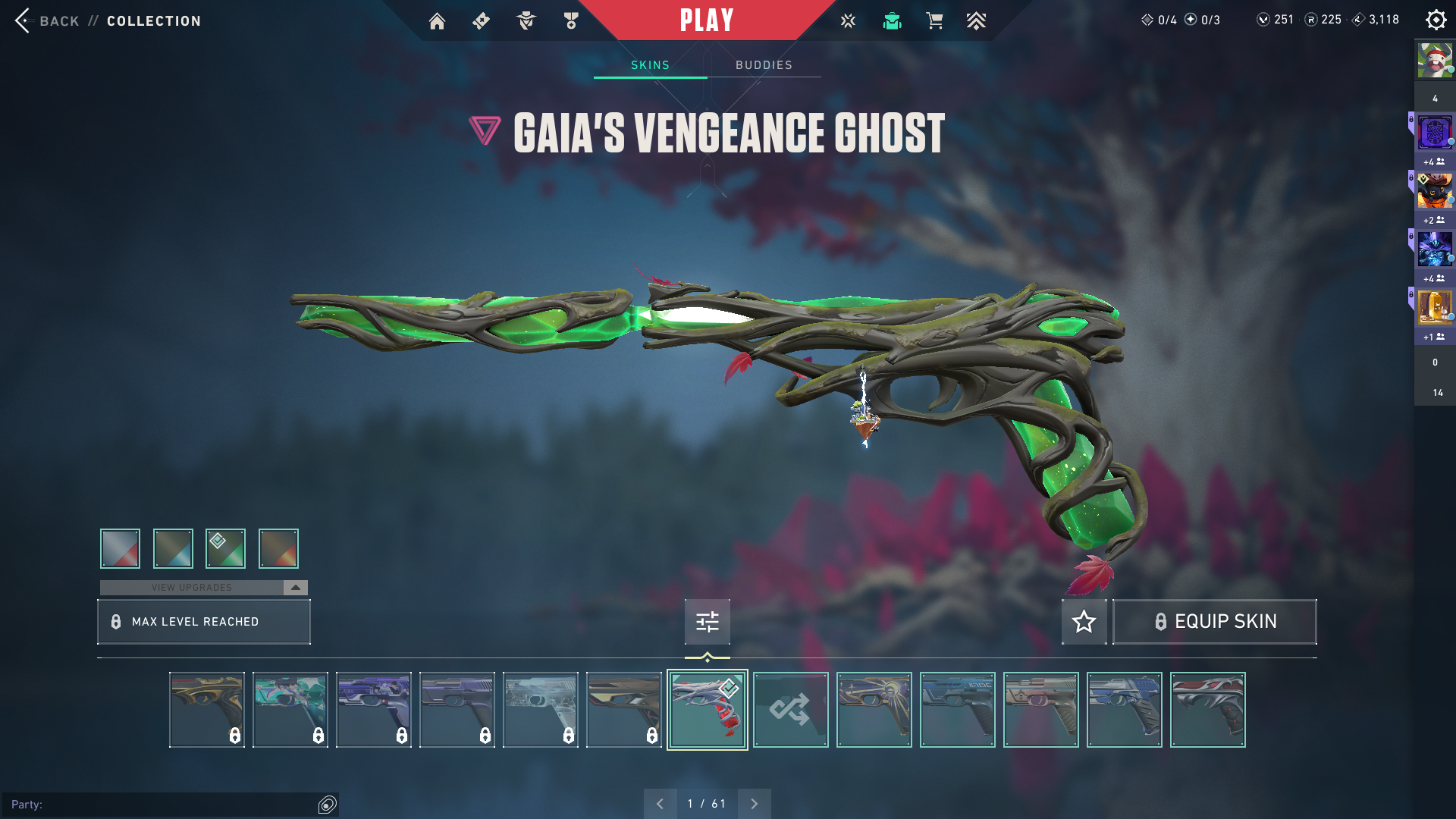Open the filter sliders button
Screen dimensions: 1456x819
pos(707,622)
